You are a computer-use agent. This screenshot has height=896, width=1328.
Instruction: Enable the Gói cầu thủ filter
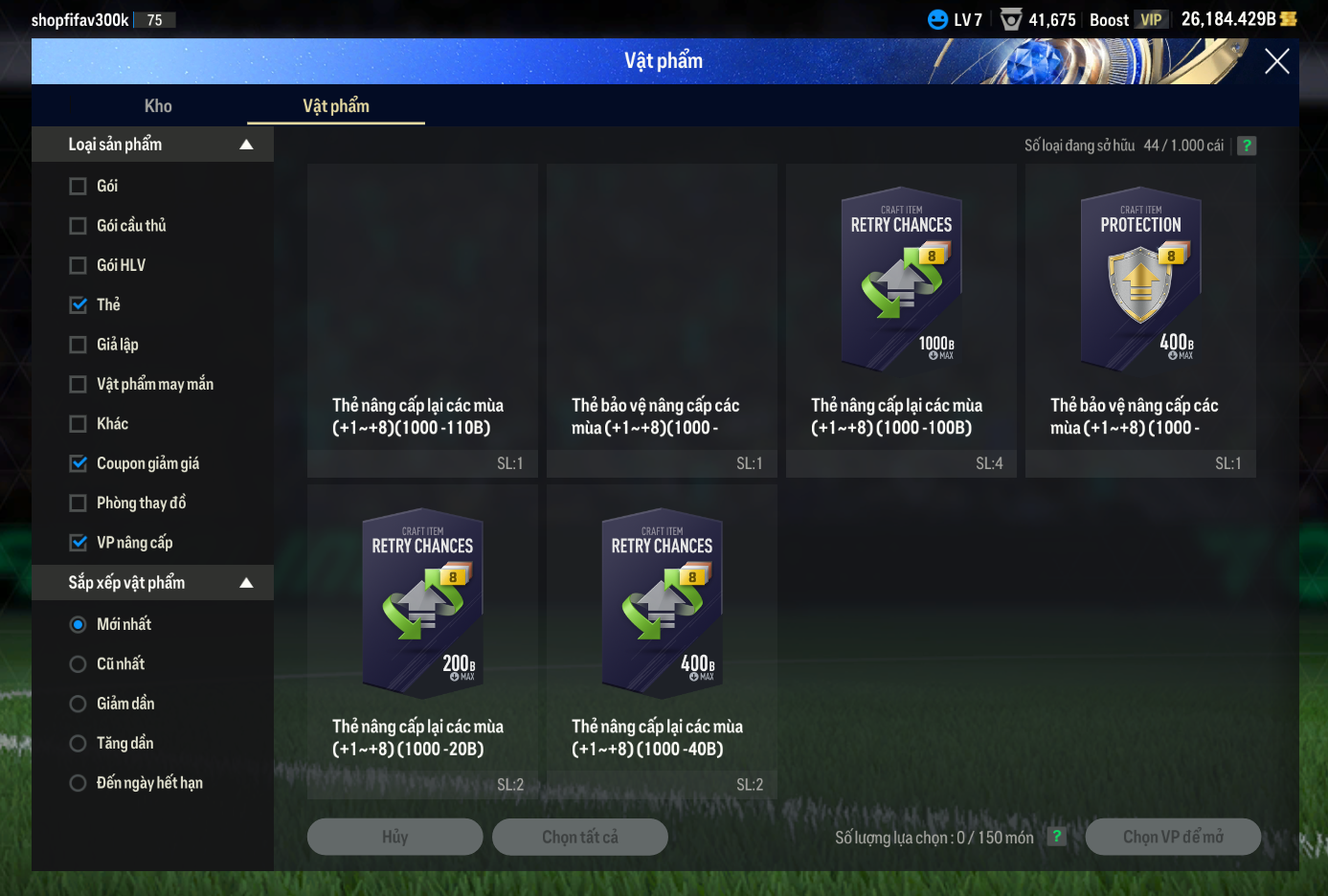coord(79,226)
